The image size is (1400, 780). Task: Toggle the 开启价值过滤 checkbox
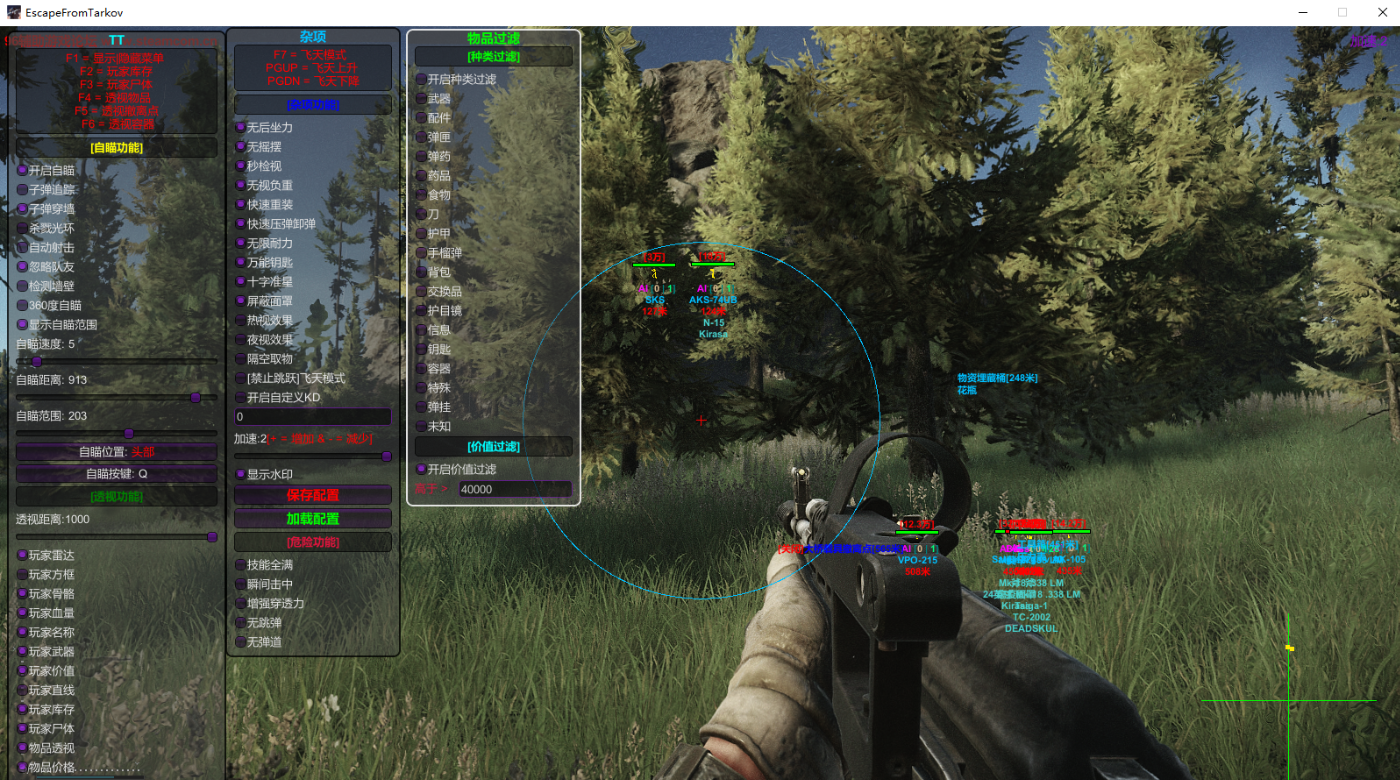point(421,469)
